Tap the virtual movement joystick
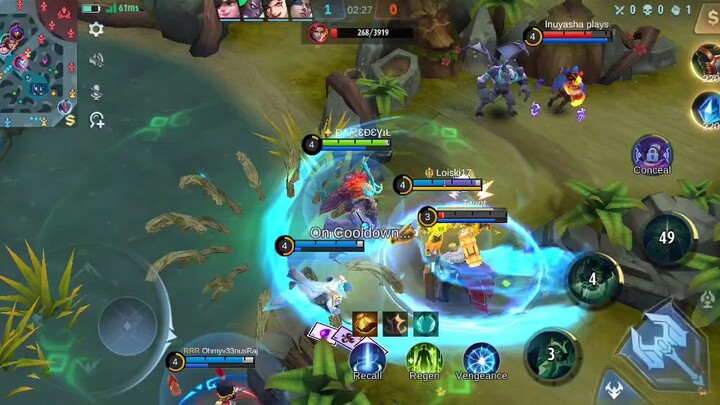Screen dimensions: 720x405 point(127,321)
